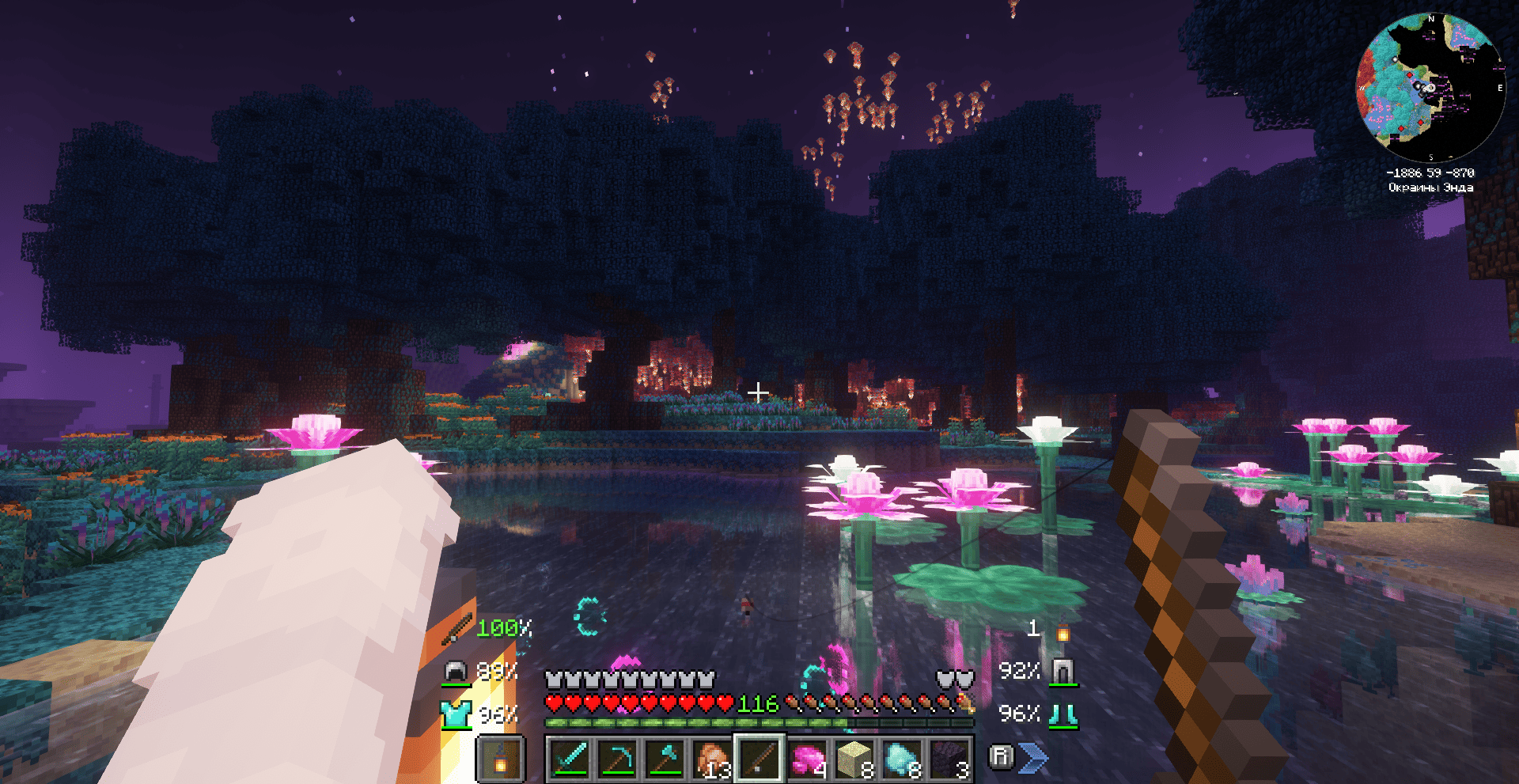Click the boots durability icon at 96%
1519x784 pixels.
click(x=1064, y=716)
